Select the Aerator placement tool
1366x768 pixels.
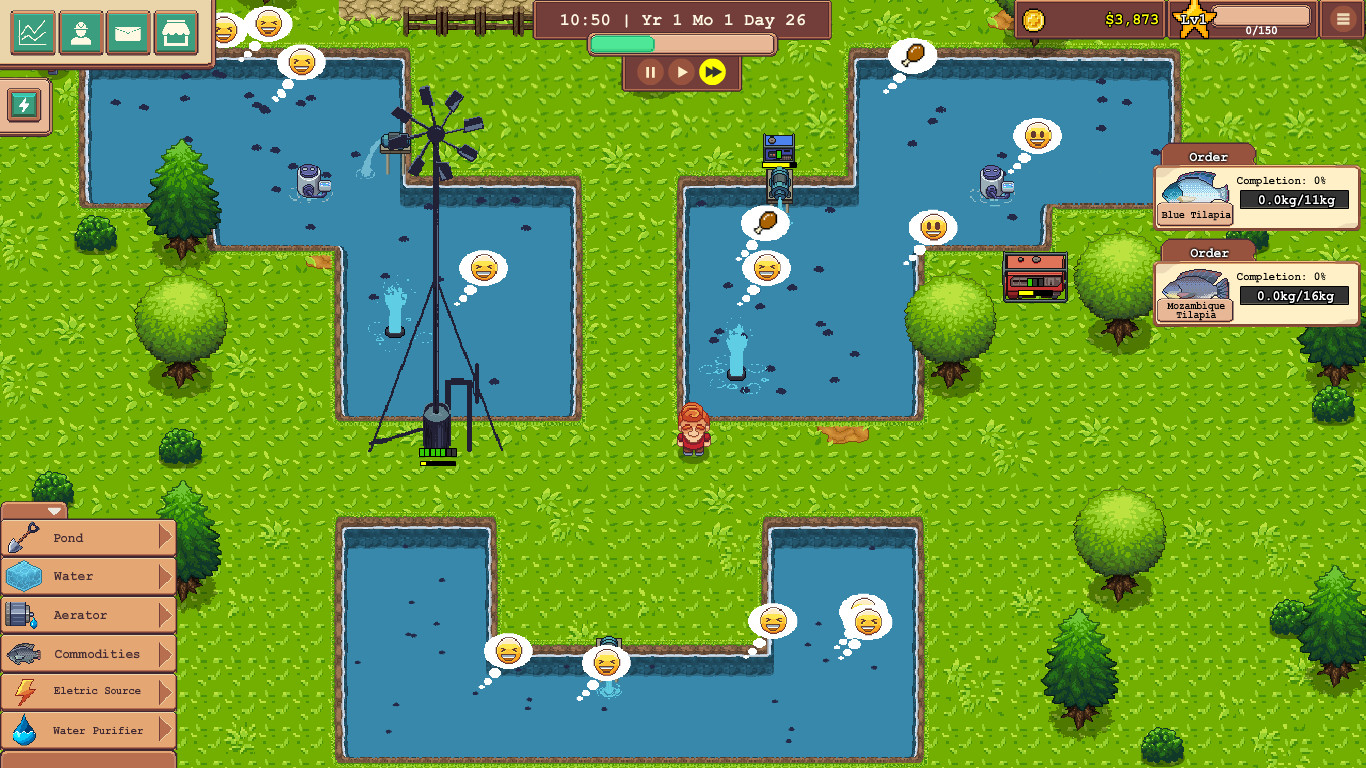coord(88,615)
